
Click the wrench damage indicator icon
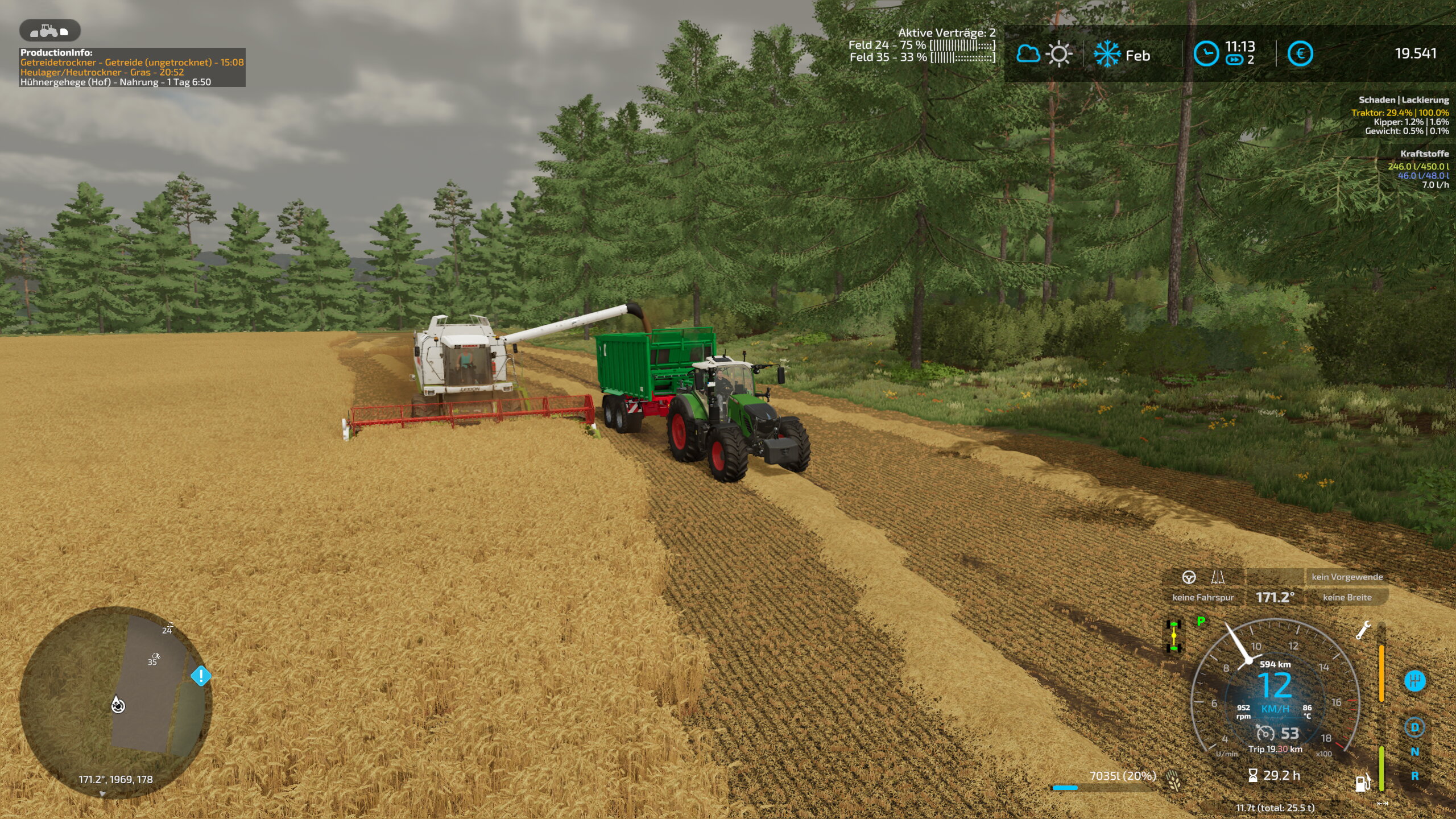coord(1363,630)
